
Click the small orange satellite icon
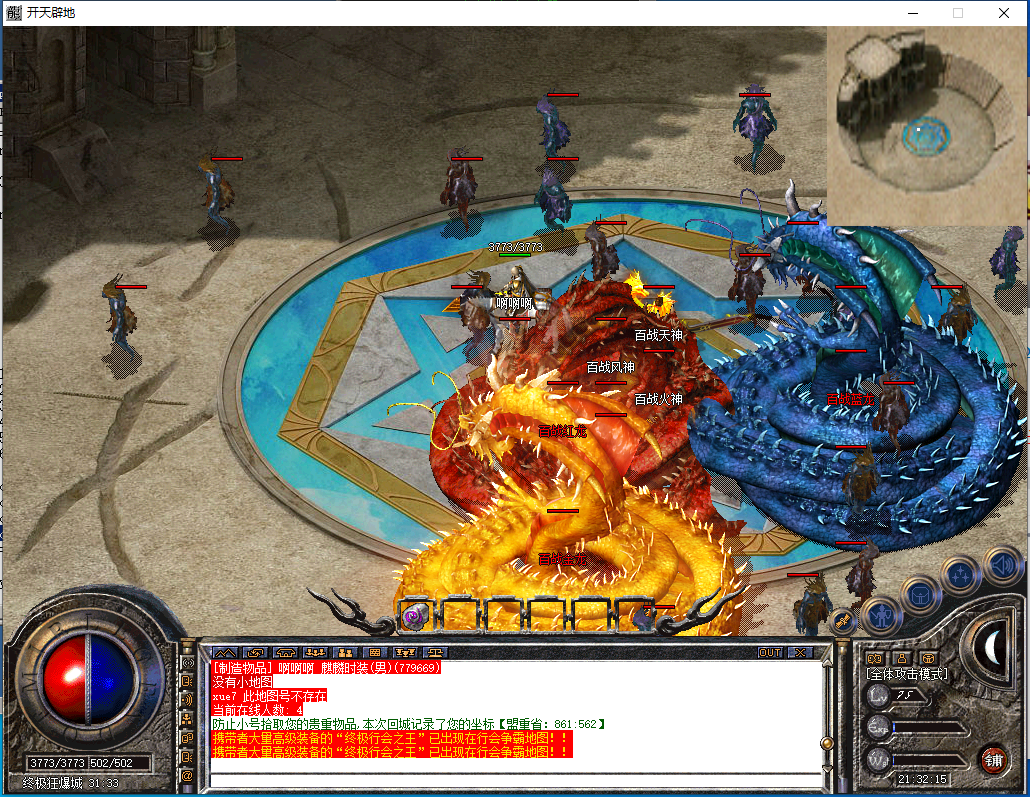pyautogui.click(x=843, y=620)
